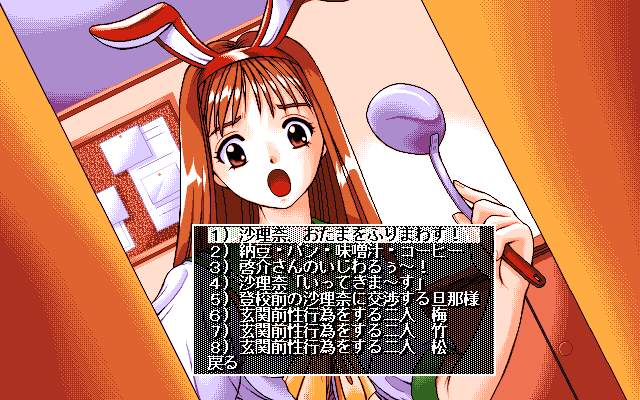Open scene 3 啓介さんのいじわるぅ～!
The image size is (640, 400).
pyautogui.click(x=320, y=268)
